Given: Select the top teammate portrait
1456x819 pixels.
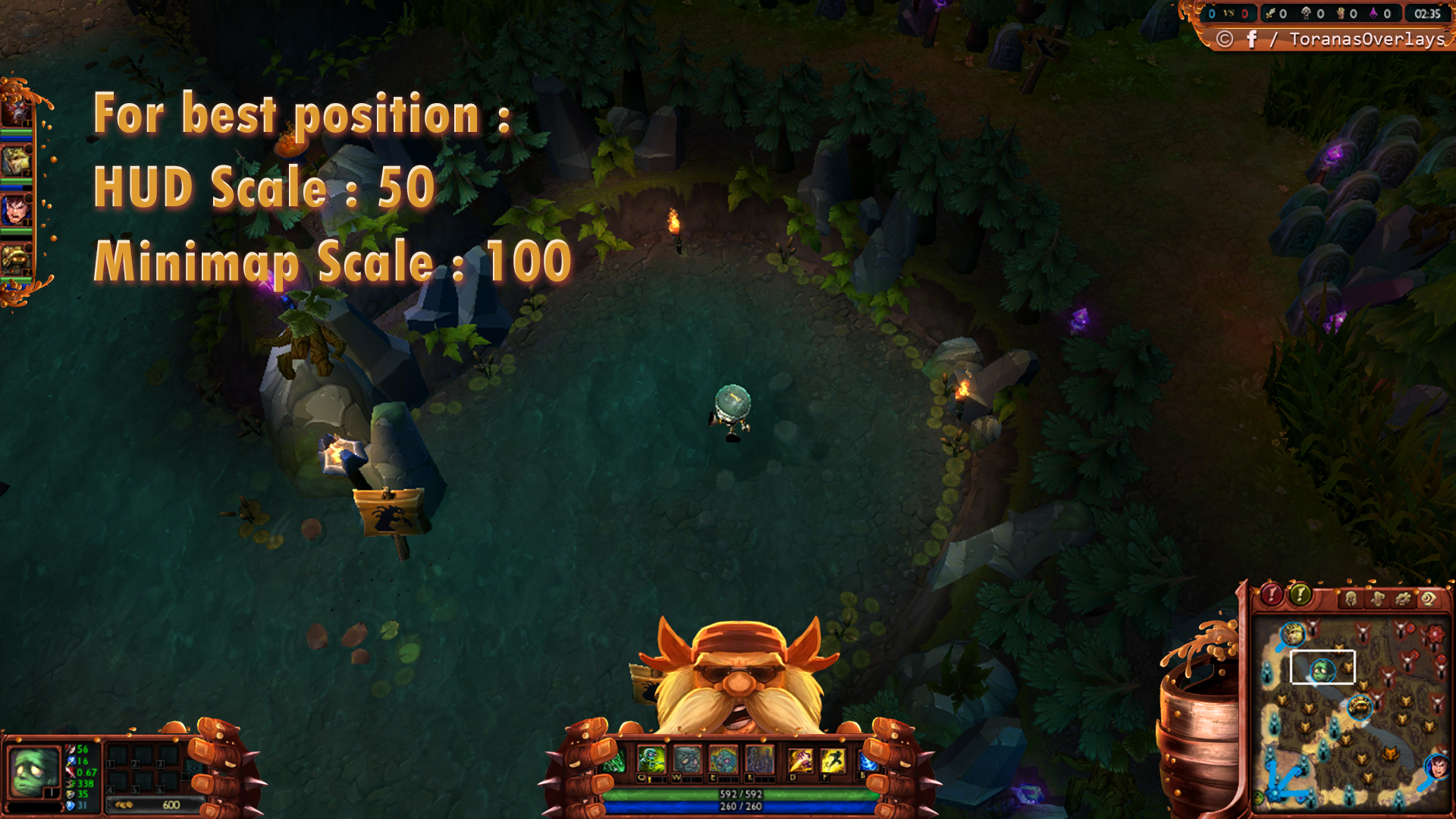Looking at the screenshot, I should [x=16, y=111].
